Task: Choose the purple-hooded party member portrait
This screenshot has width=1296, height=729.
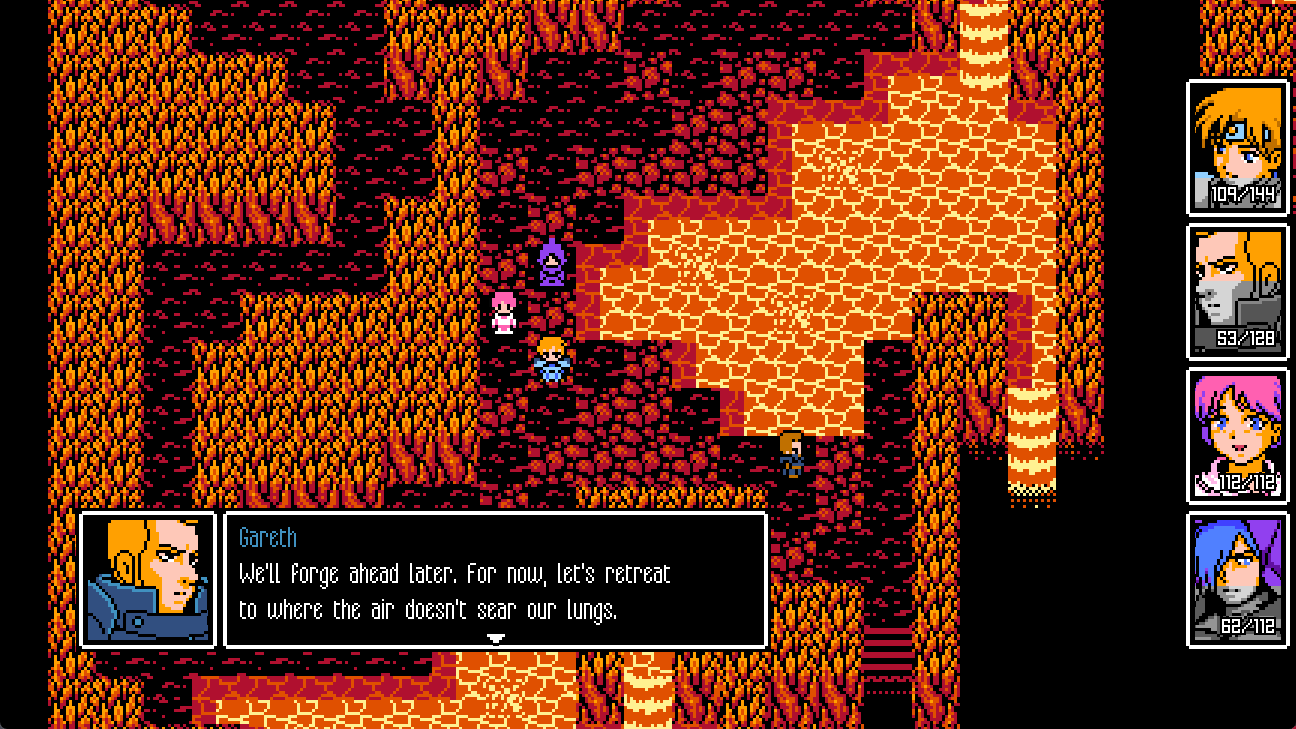Action: (x=1237, y=579)
